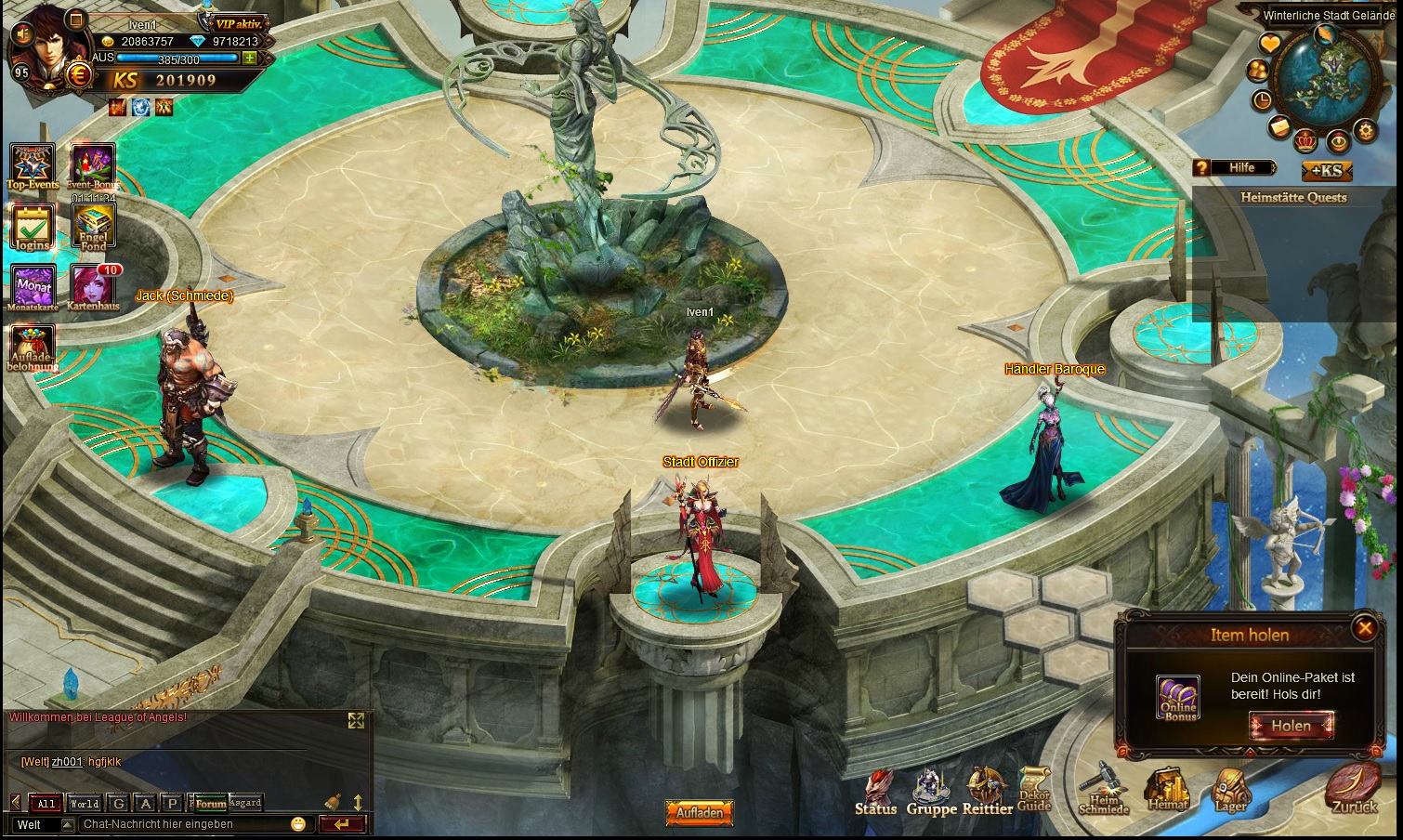Viewport: 1403px width, 840px height.
Task: Click the Hilfe help button
Action: (x=1235, y=168)
